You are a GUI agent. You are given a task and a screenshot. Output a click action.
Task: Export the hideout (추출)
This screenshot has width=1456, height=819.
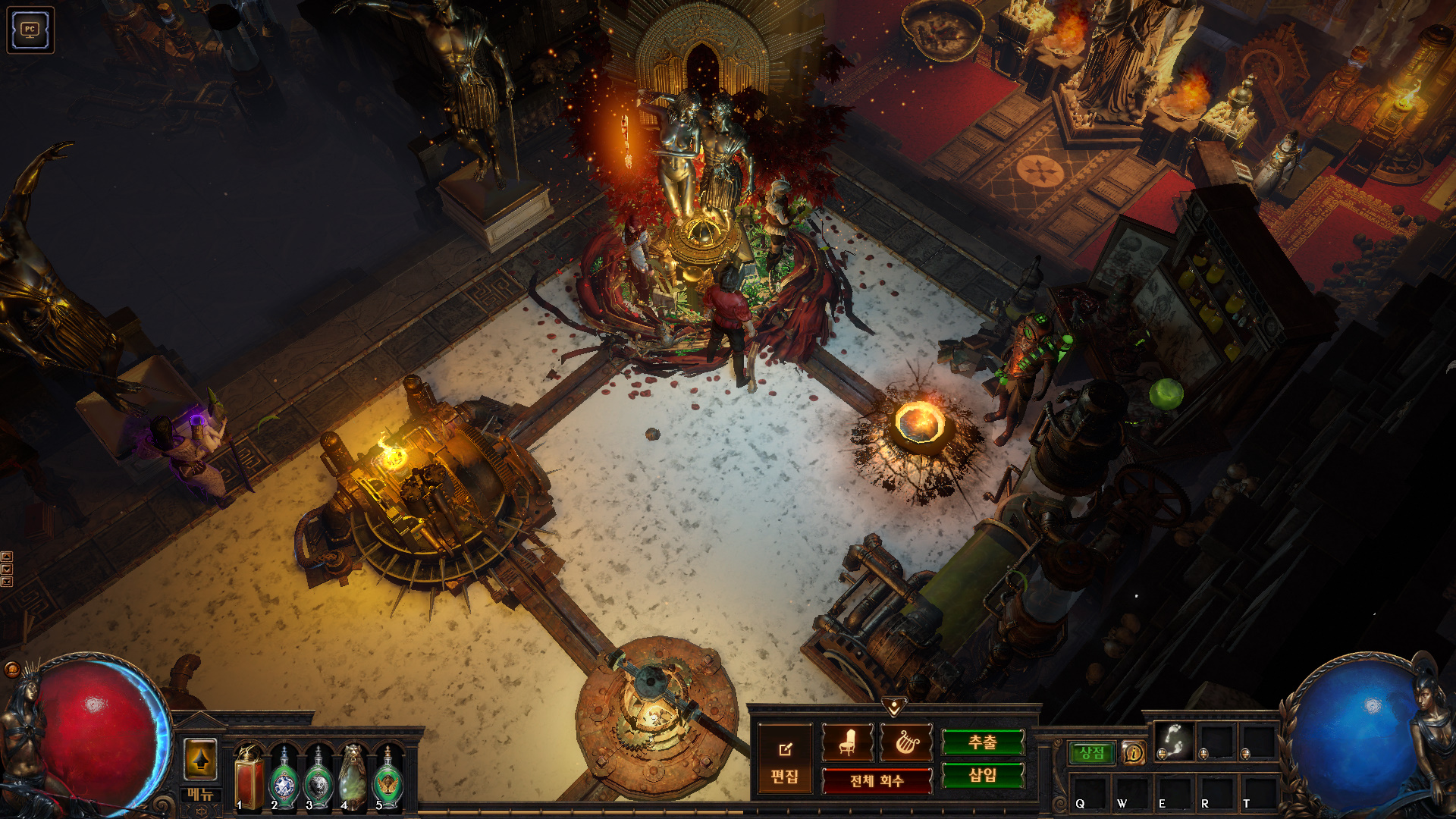click(x=983, y=742)
